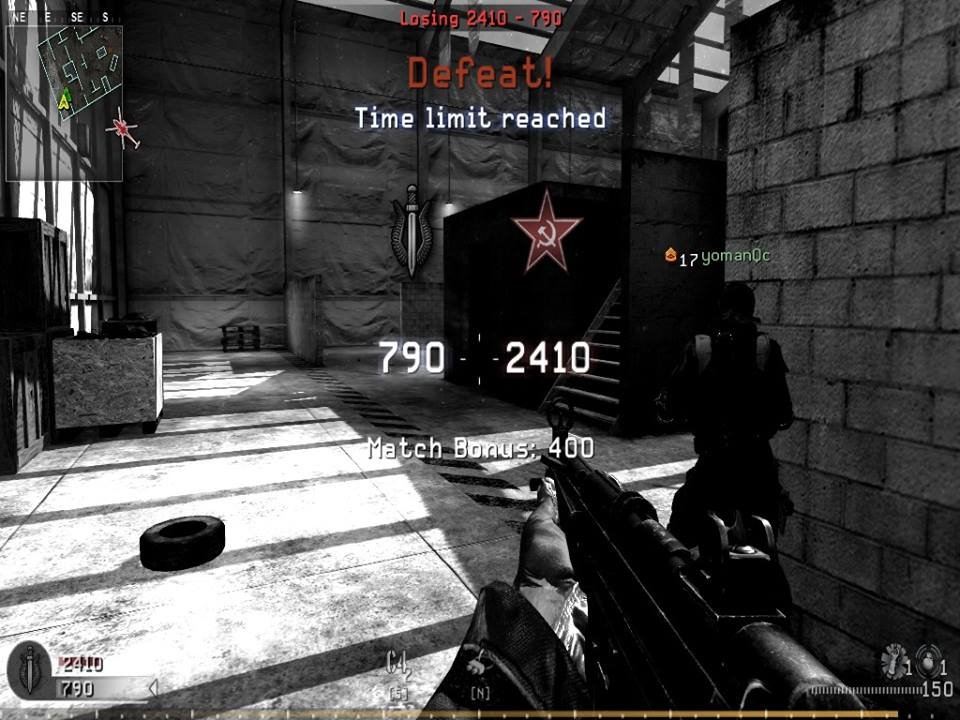Viewport: 960px width, 720px height.
Task: Click the yellow player arrow on the minimap
Action: pos(65,98)
